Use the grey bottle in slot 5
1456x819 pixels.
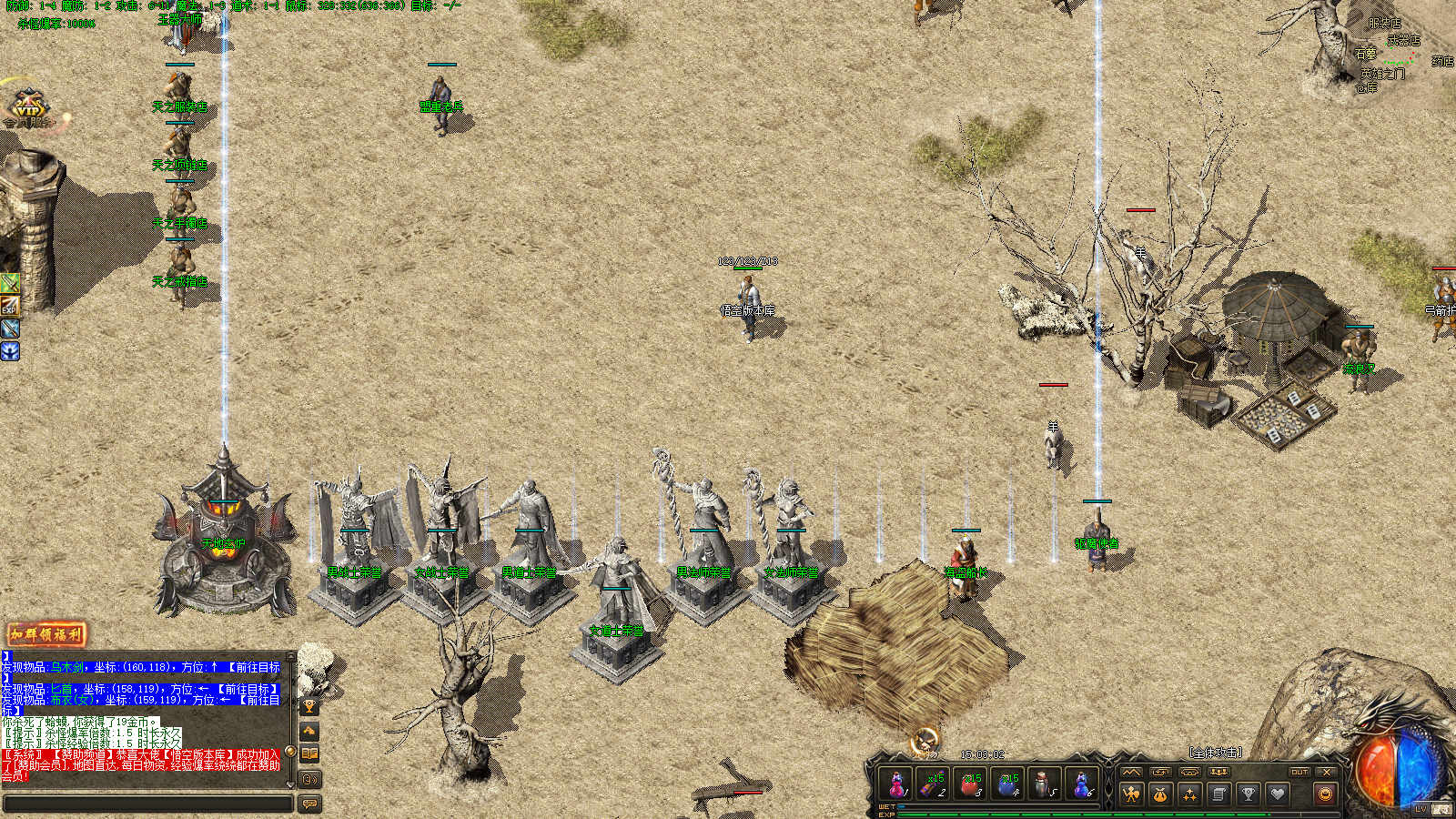[1045, 784]
